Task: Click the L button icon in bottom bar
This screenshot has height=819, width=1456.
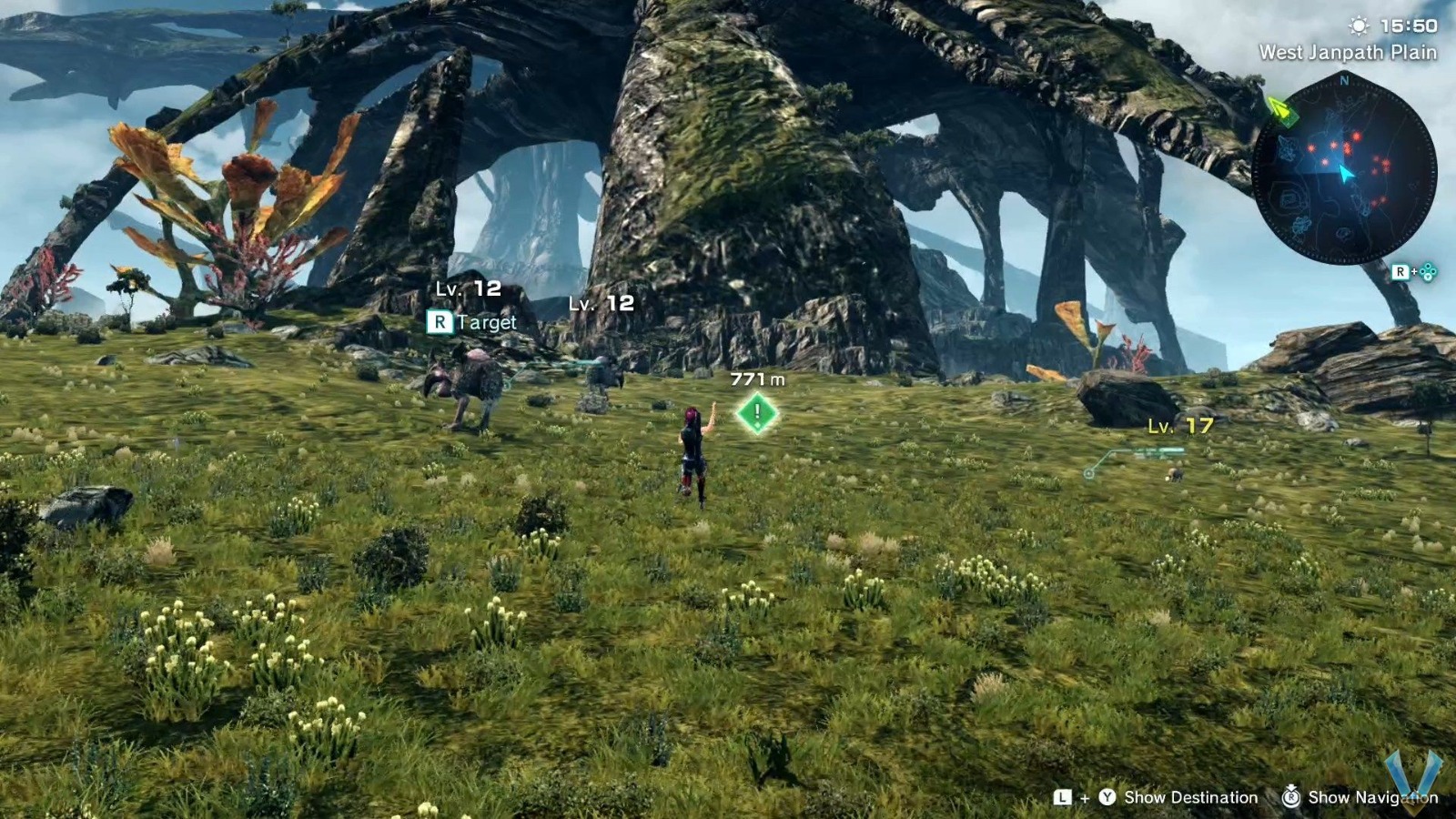Action: click(x=1061, y=798)
